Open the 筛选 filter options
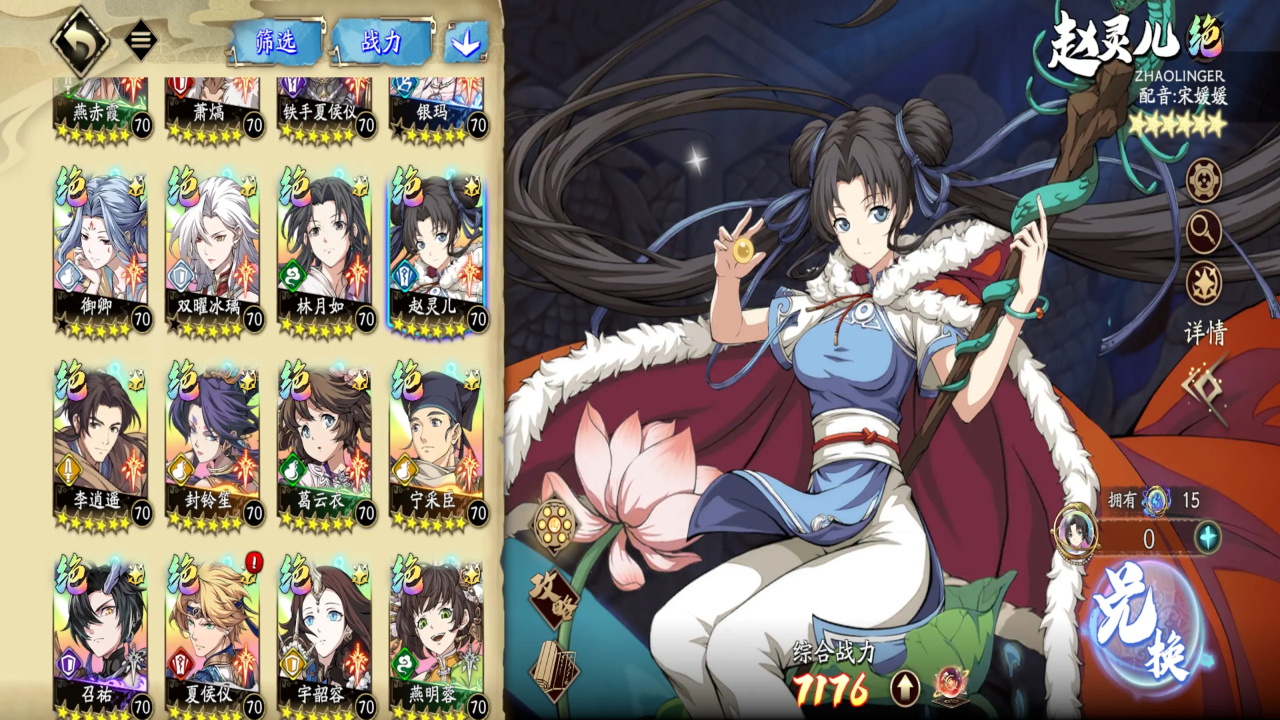The width and height of the screenshot is (1280, 720). [x=277, y=42]
